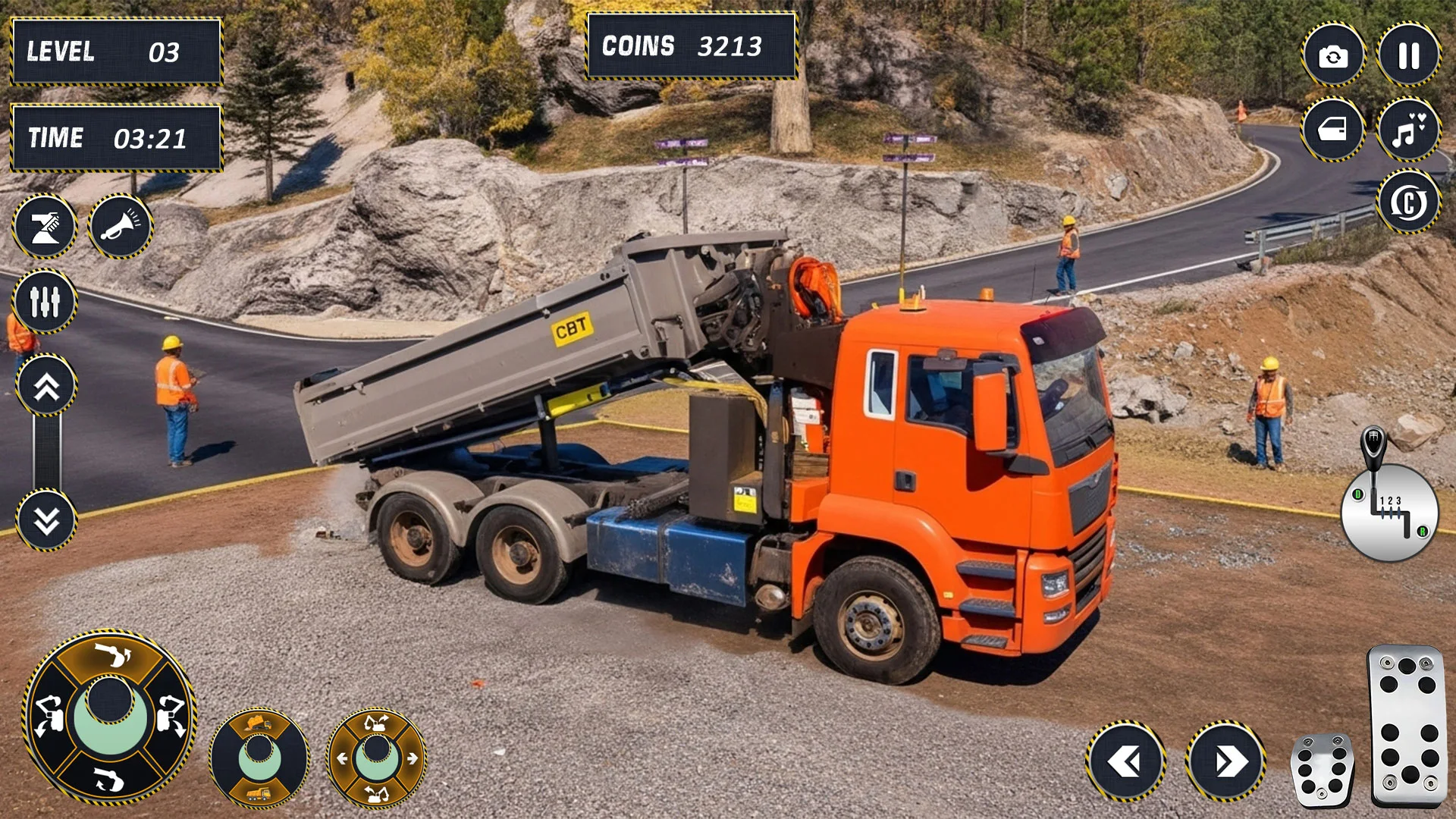Steer right with the right arrow button
Image resolution: width=1456 pixels, height=819 pixels.
1225,761
